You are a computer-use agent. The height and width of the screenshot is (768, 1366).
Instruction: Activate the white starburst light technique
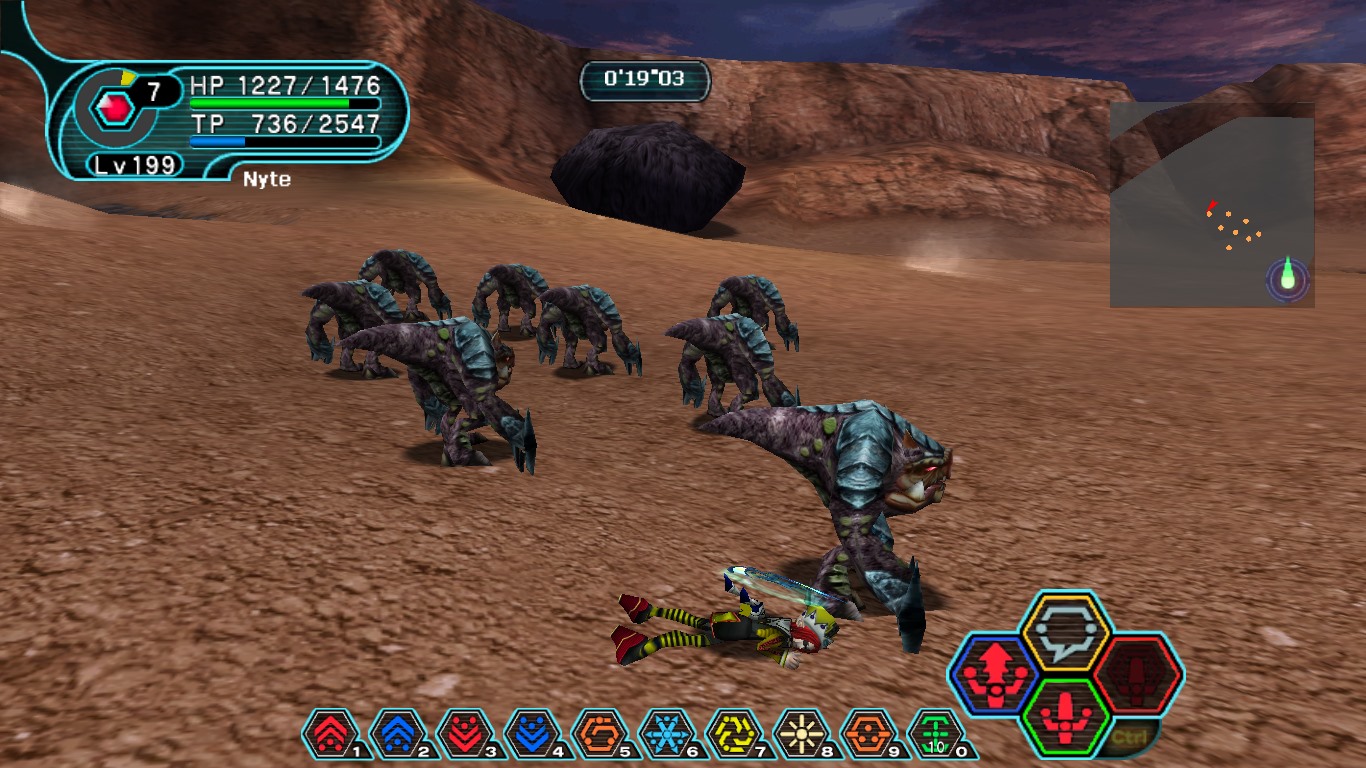tap(805, 735)
